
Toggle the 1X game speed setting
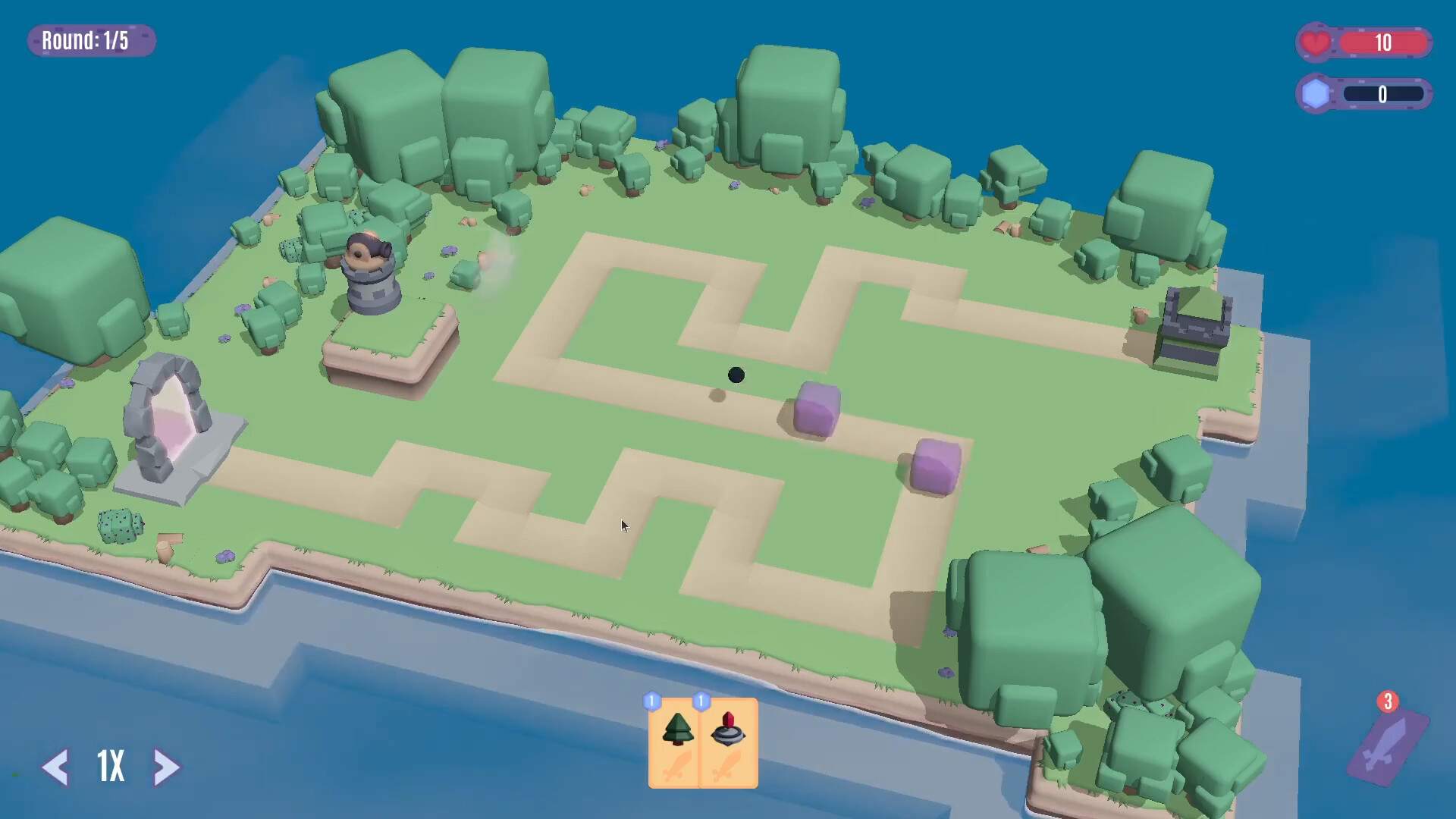tap(111, 767)
